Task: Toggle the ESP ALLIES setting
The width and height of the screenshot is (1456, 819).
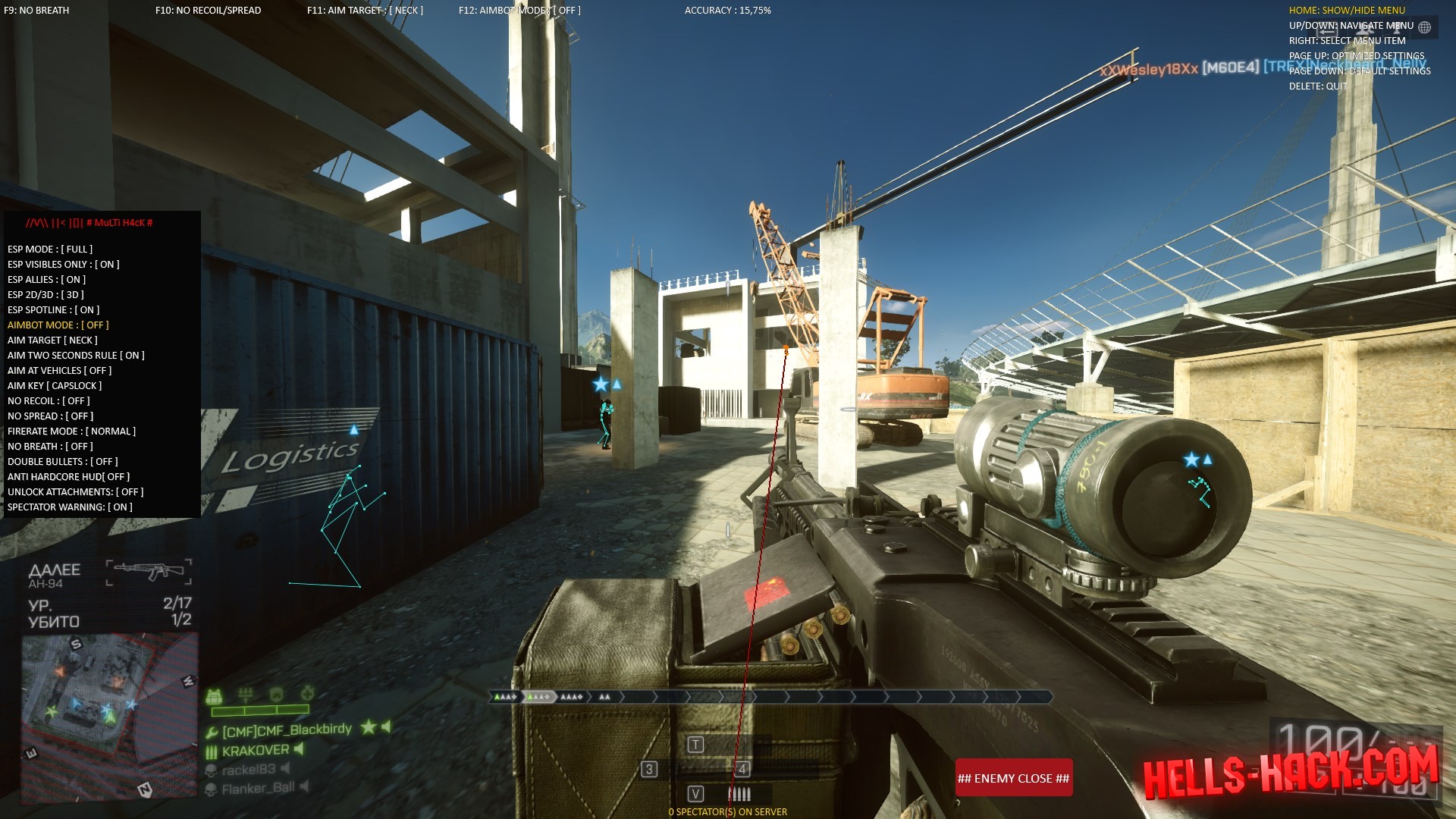Action: (x=46, y=279)
